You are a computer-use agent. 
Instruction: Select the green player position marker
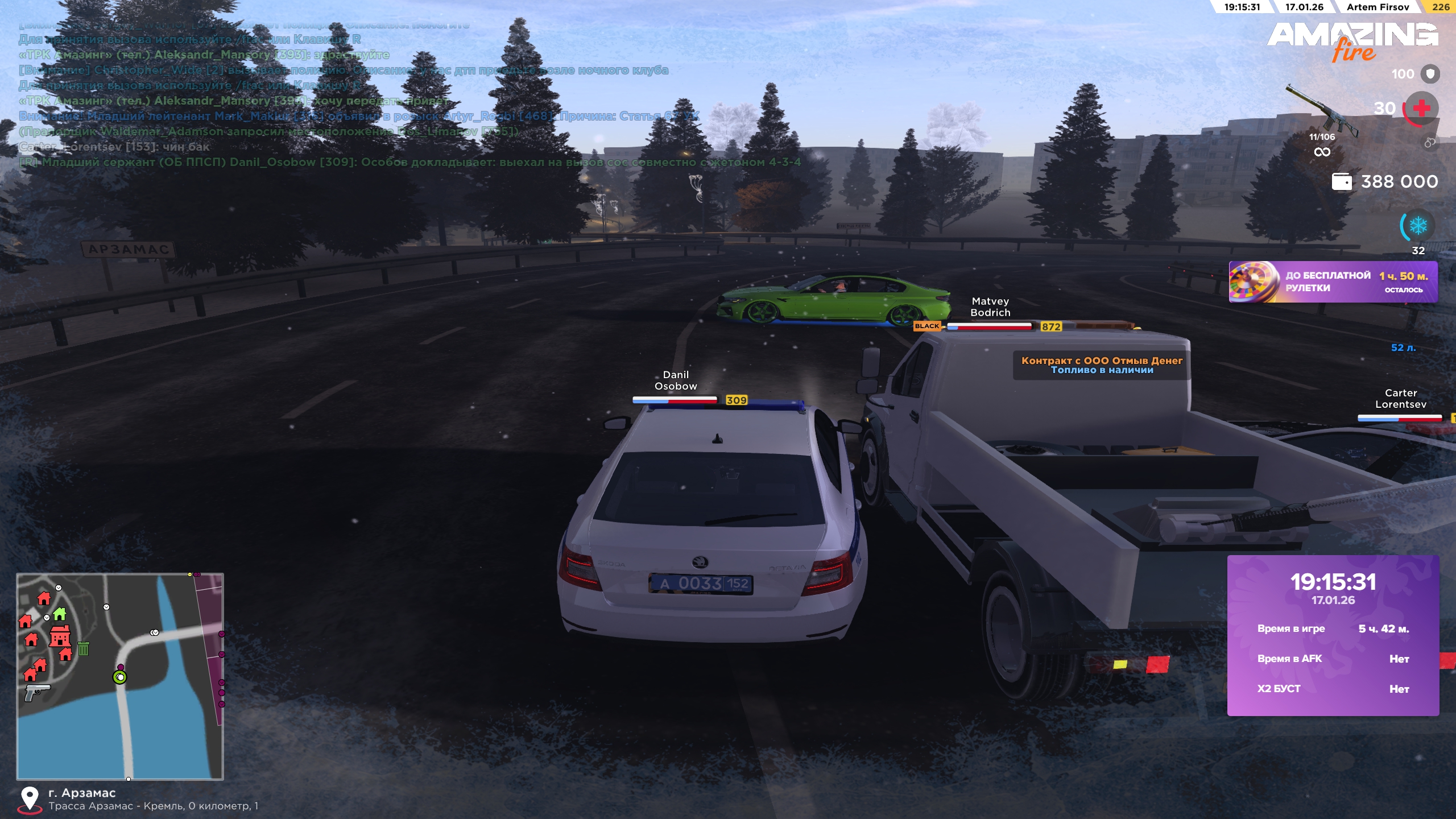[x=120, y=677]
